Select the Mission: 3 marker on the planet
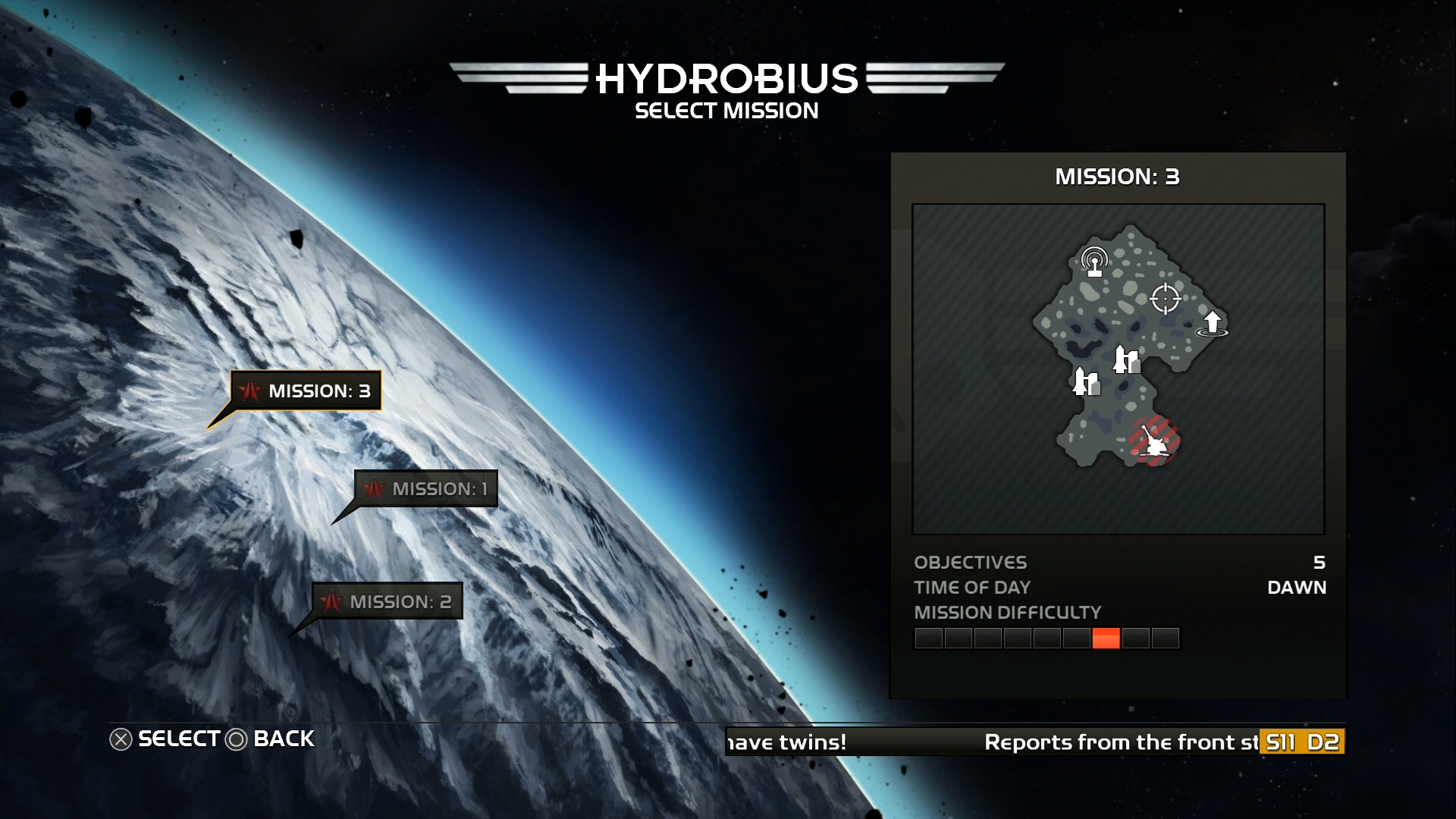Viewport: 1456px width, 819px height. tap(306, 391)
